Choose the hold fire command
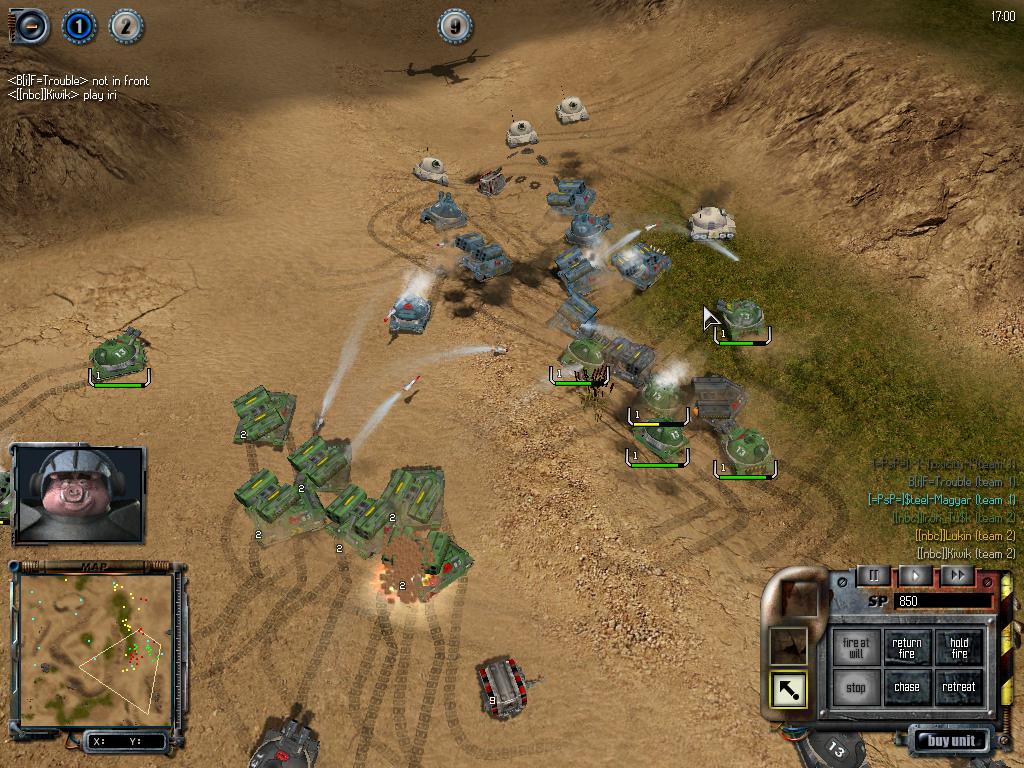This screenshot has height=768, width=1024. point(959,648)
